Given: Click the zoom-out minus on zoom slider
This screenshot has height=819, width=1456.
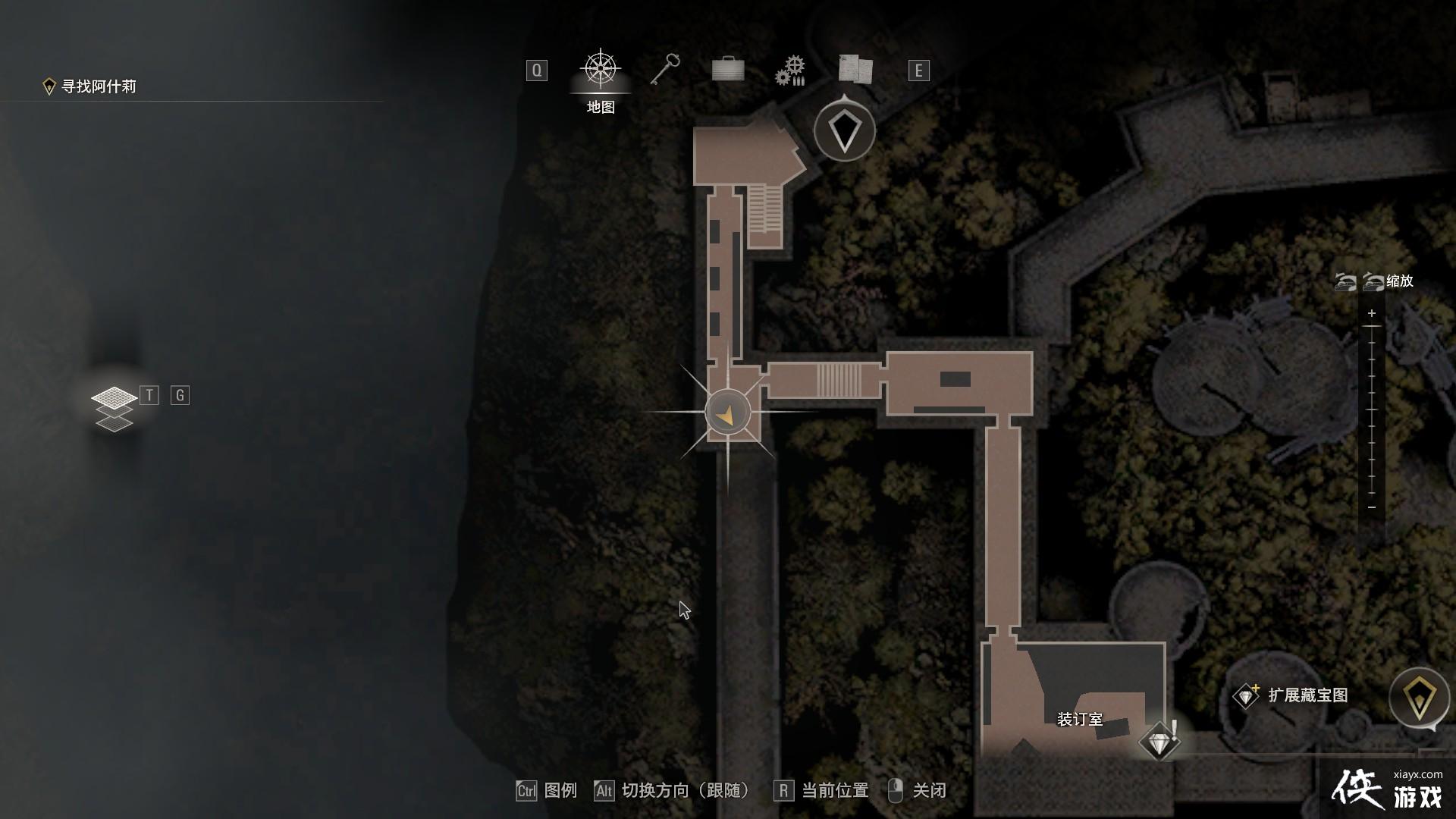Looking at the screenshot, I should pos(1371,507).
